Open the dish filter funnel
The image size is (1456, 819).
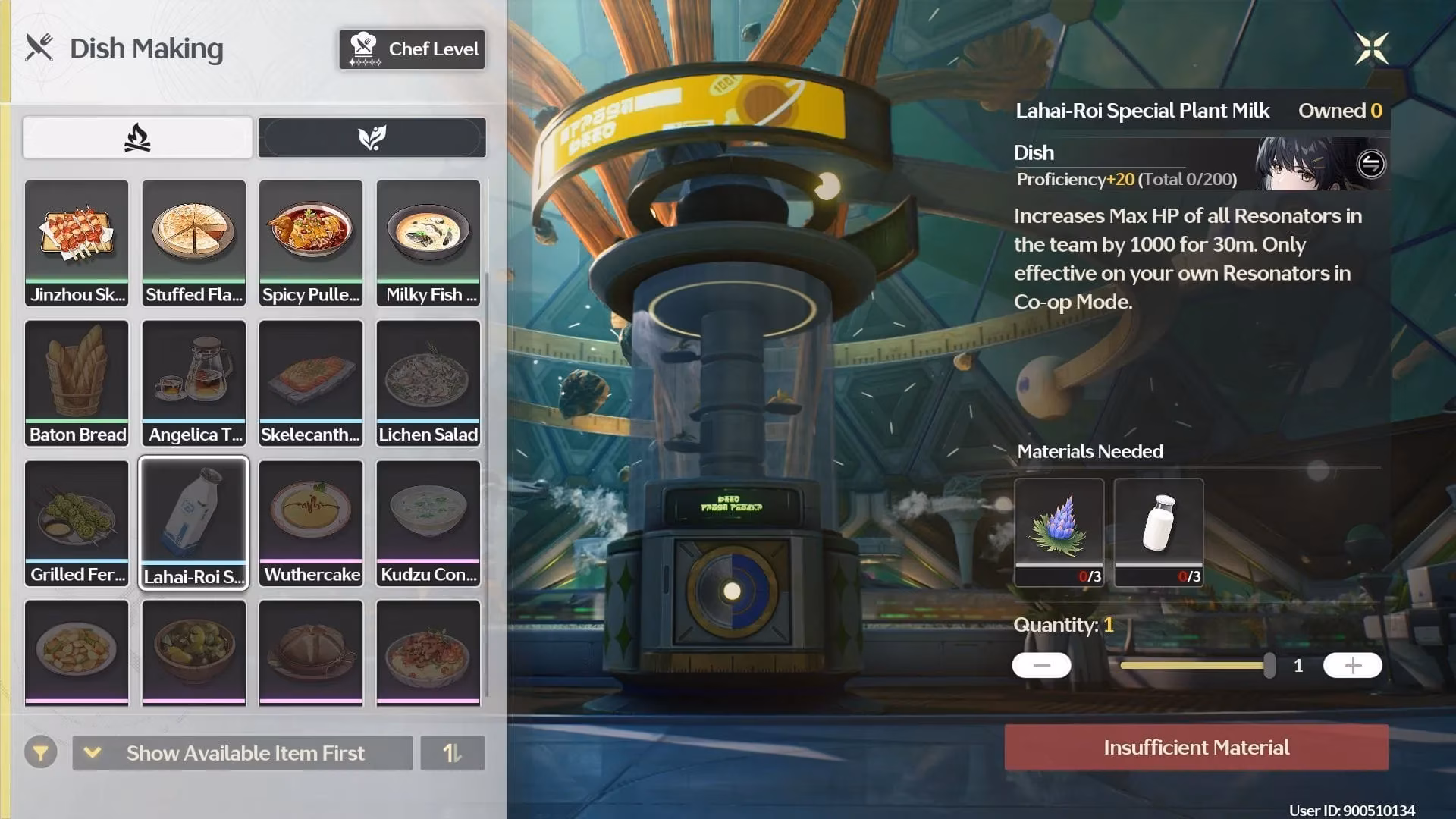41,753
